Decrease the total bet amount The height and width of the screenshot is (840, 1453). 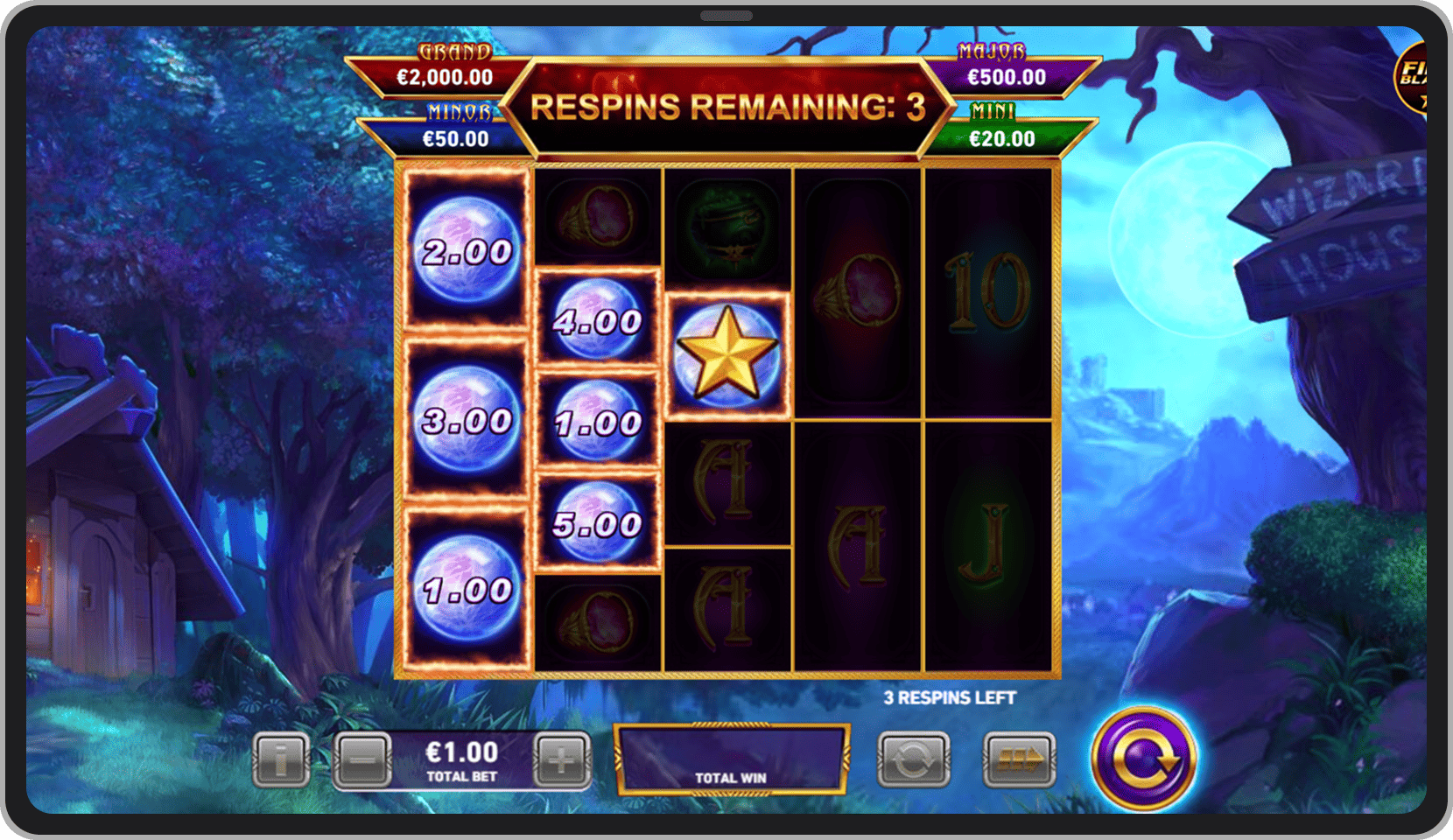[x=362, y=759]
